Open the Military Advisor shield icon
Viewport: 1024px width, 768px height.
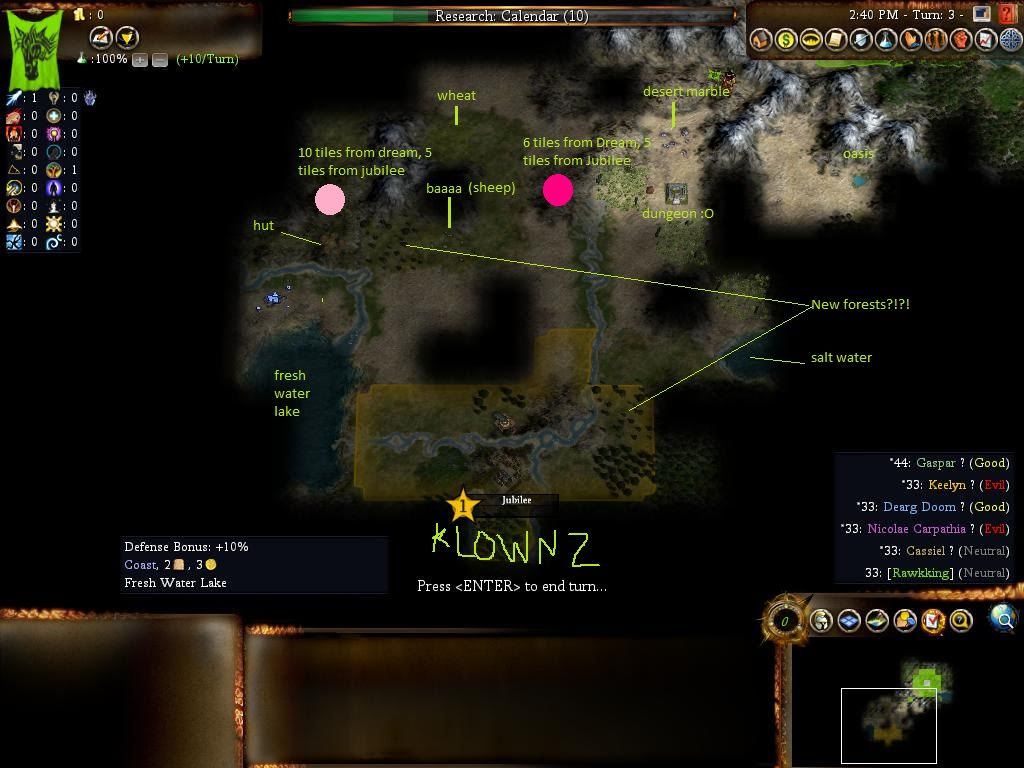pyautogui.click(x=861, y=40)
